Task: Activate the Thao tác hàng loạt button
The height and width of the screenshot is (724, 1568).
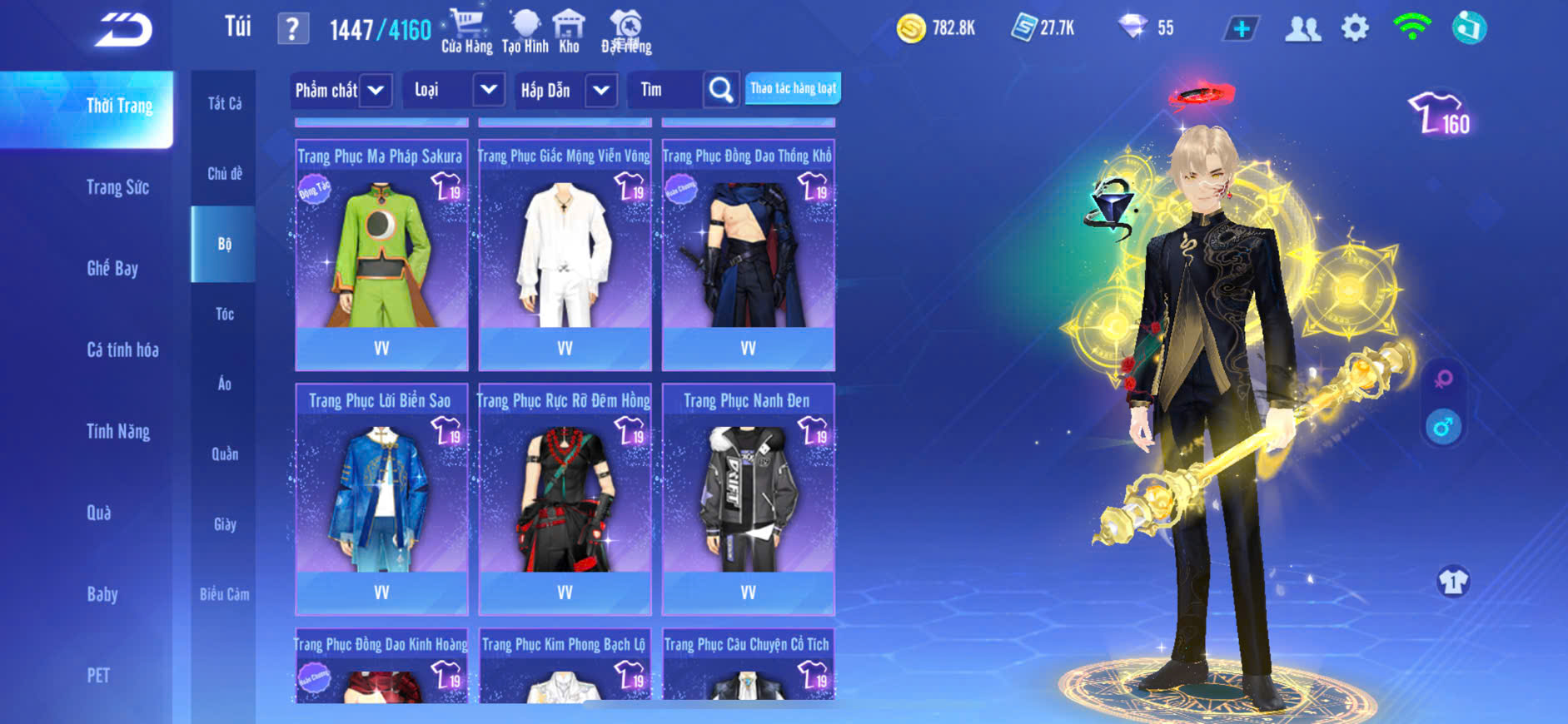Action: pyautogui.click(x=793, y=88)
